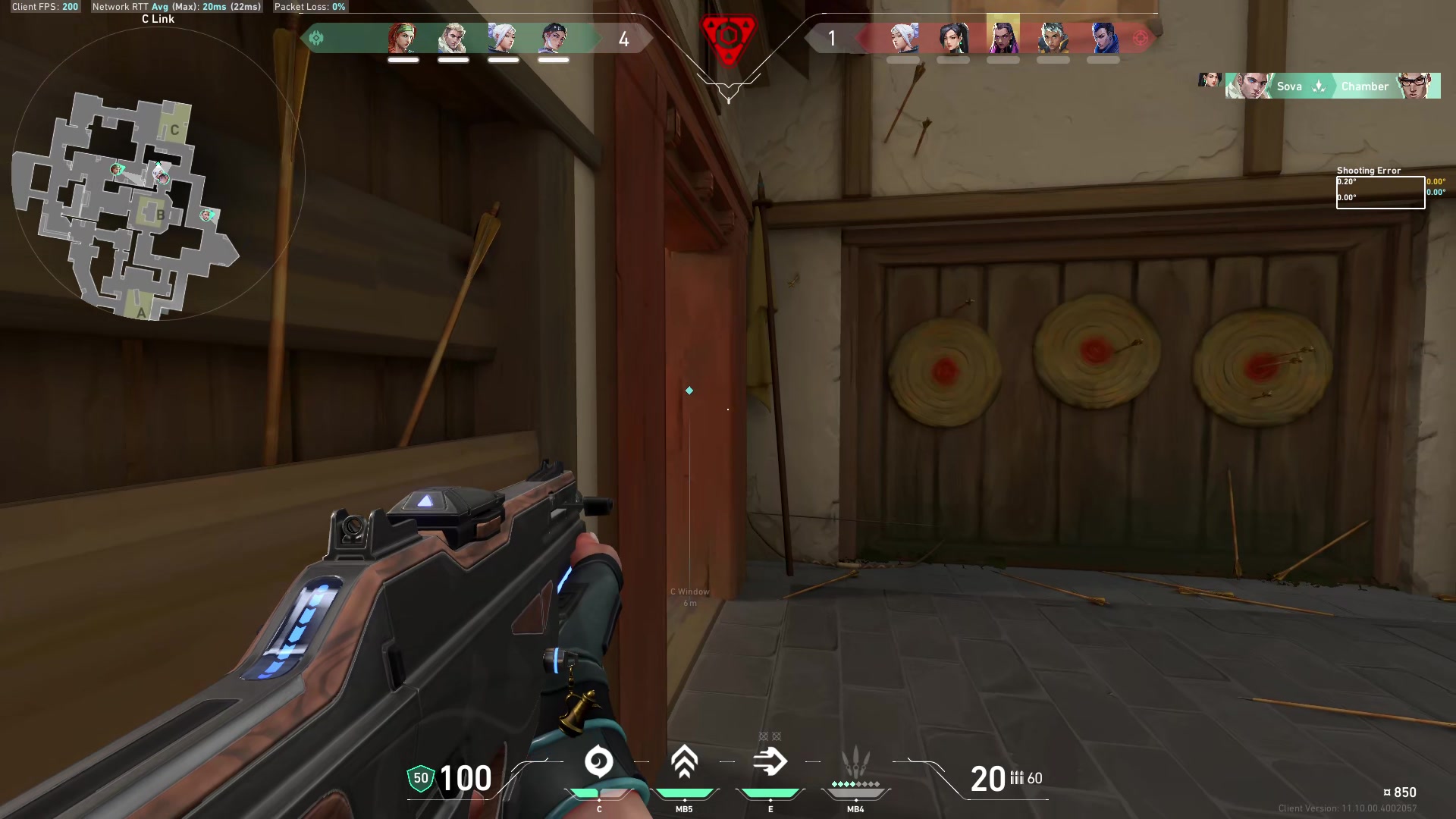This screenshot has width=1456, height=819.
Task: Click the red enemy team insignia on scoreboard
Action: pyautogui.click(x=1141, y=36)
